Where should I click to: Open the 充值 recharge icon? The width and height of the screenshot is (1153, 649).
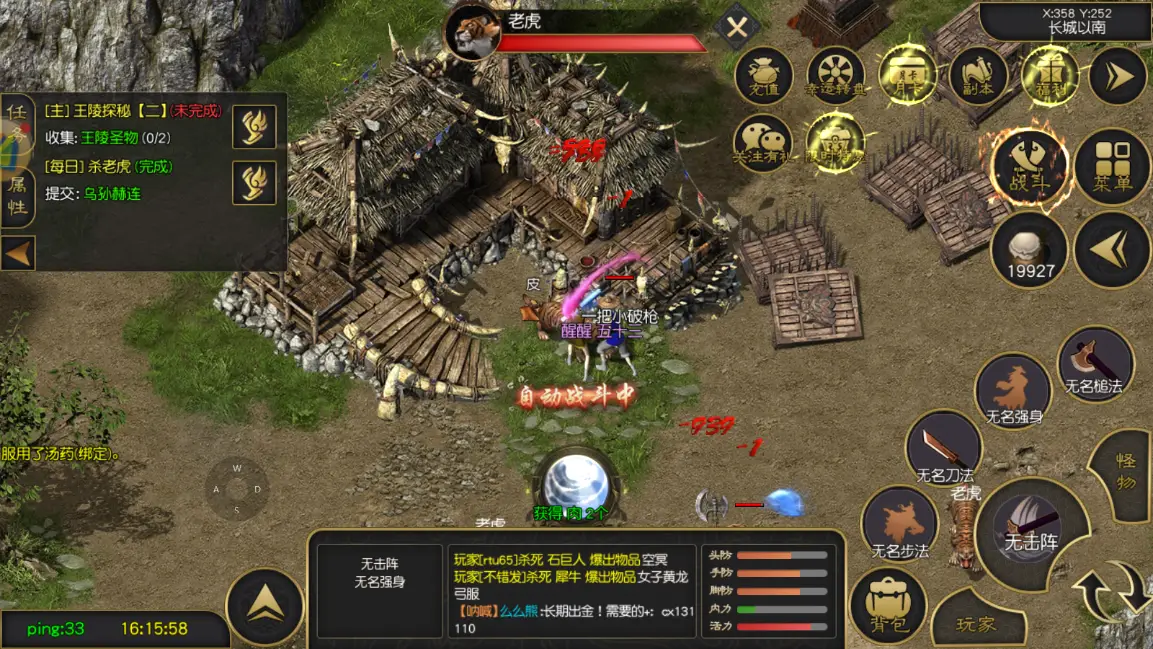click(764, 76)
